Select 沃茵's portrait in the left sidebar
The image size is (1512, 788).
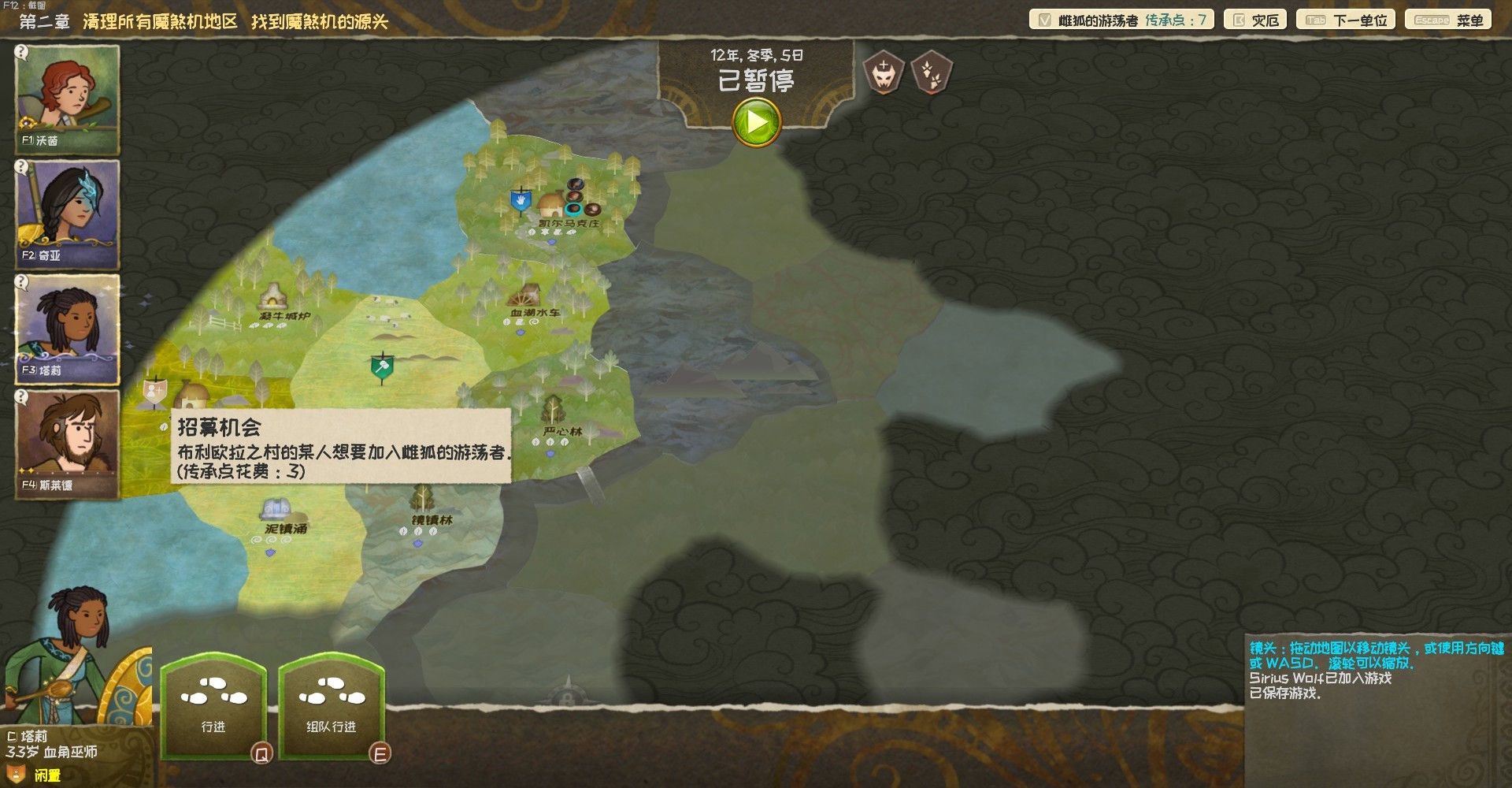click(67, 98)
